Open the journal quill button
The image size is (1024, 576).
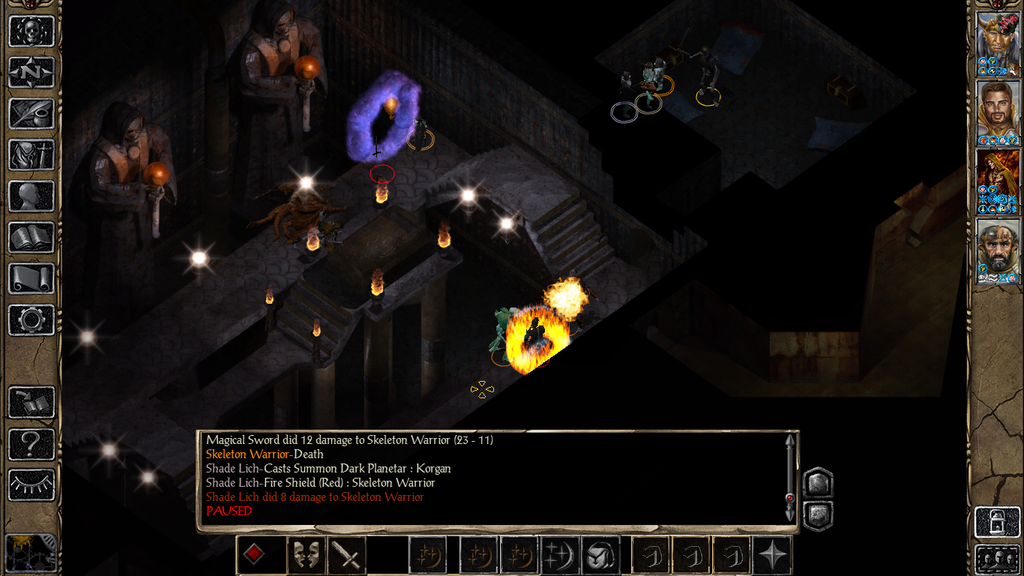coord(31,113)
